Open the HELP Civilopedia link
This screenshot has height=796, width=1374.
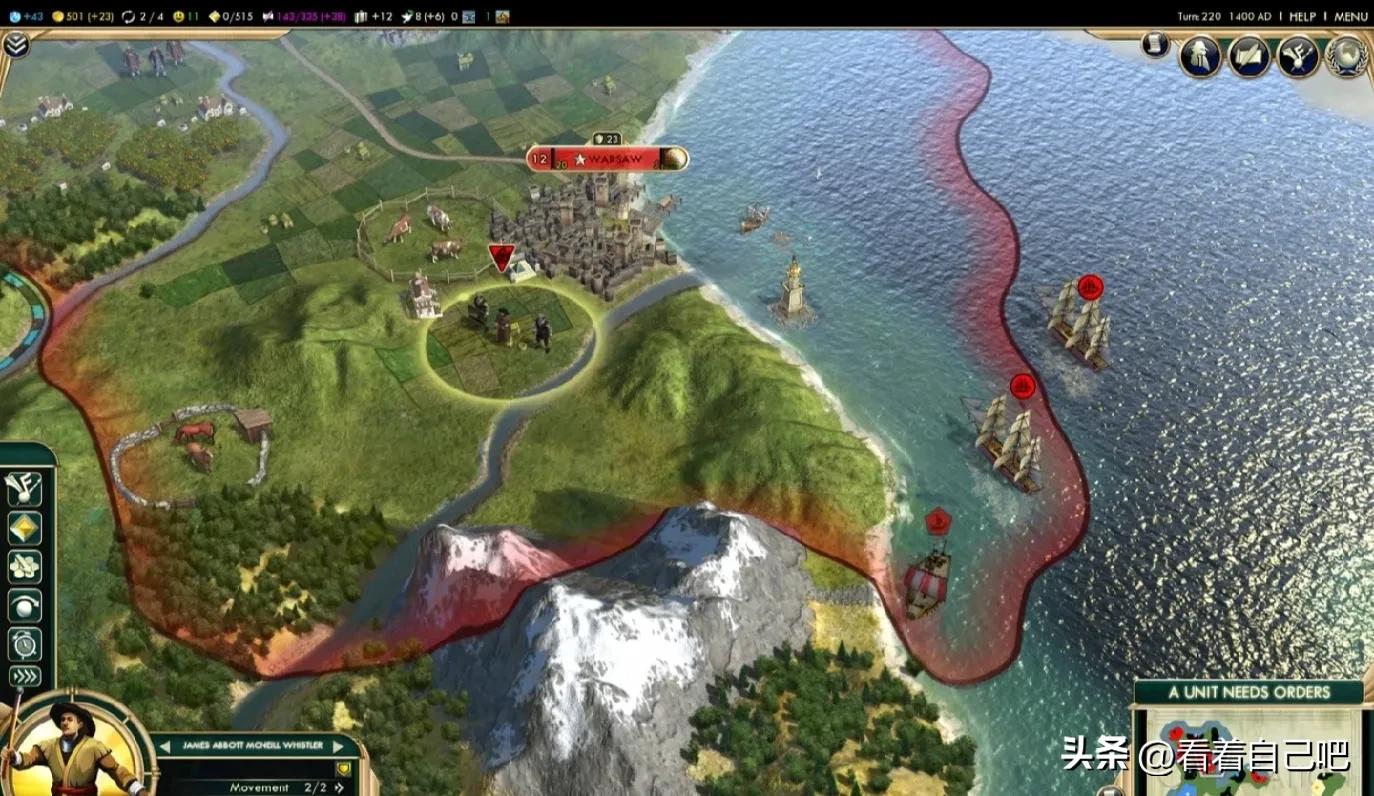pyautogui.click(x=1302, y=16)
